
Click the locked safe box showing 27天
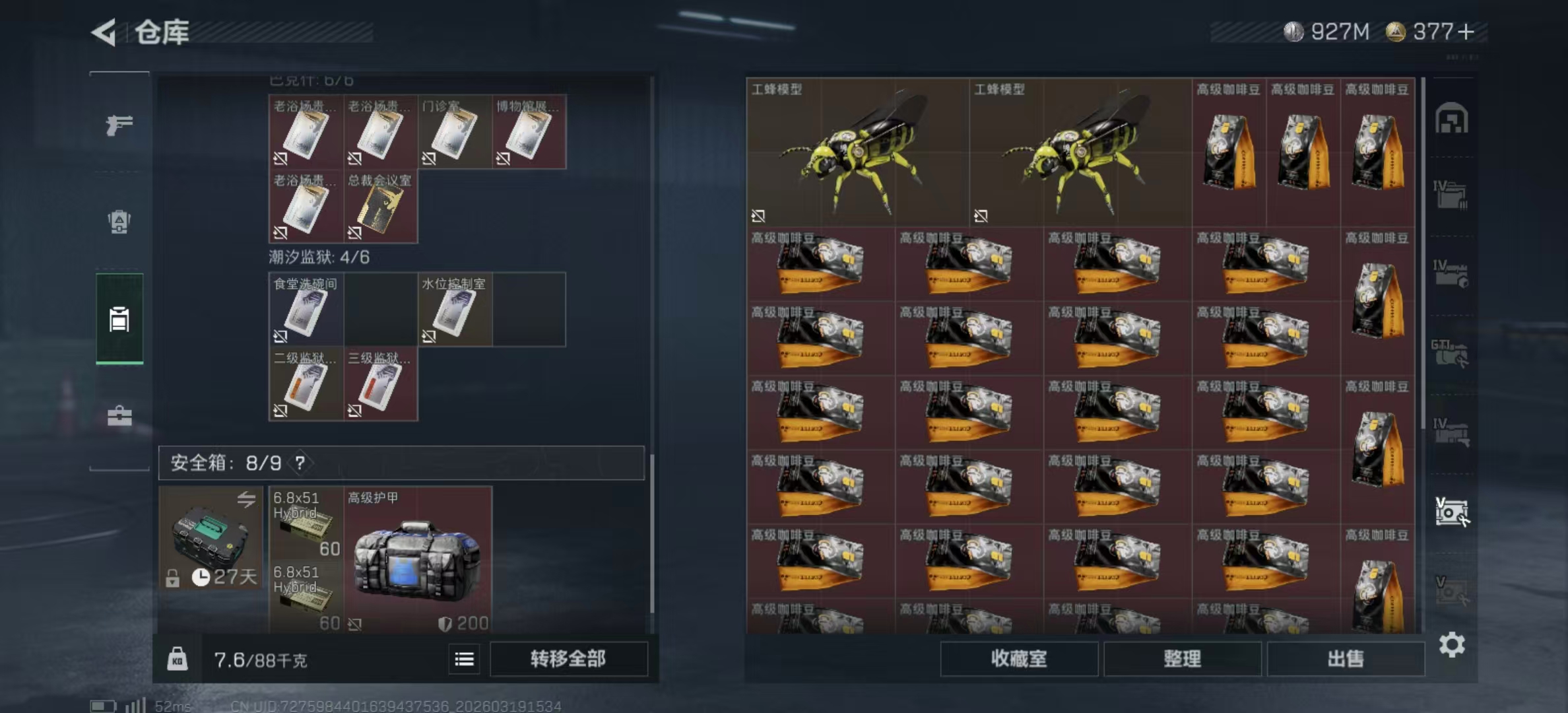click(210, 541)
